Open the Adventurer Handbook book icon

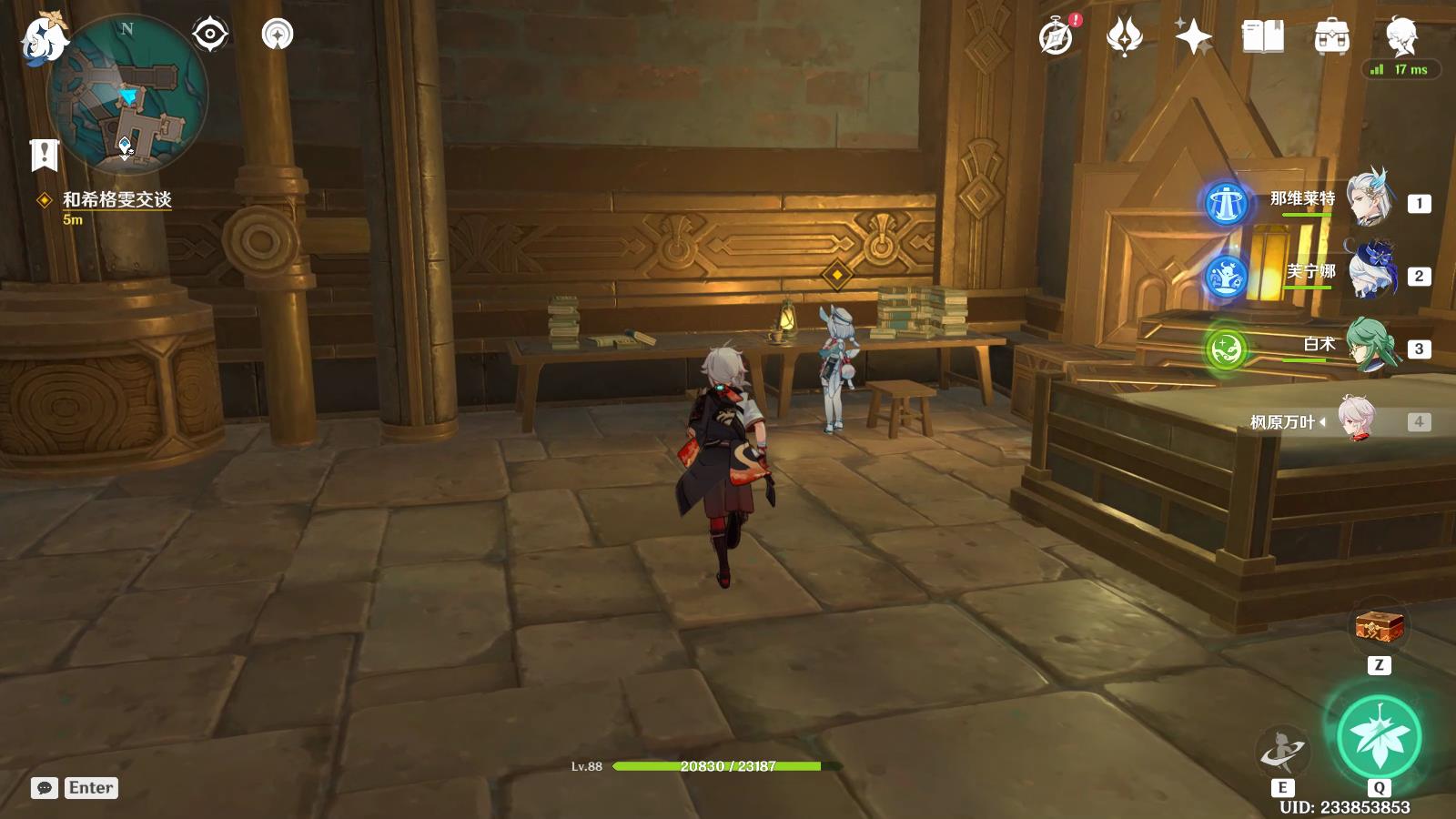tap(1262, 37)
